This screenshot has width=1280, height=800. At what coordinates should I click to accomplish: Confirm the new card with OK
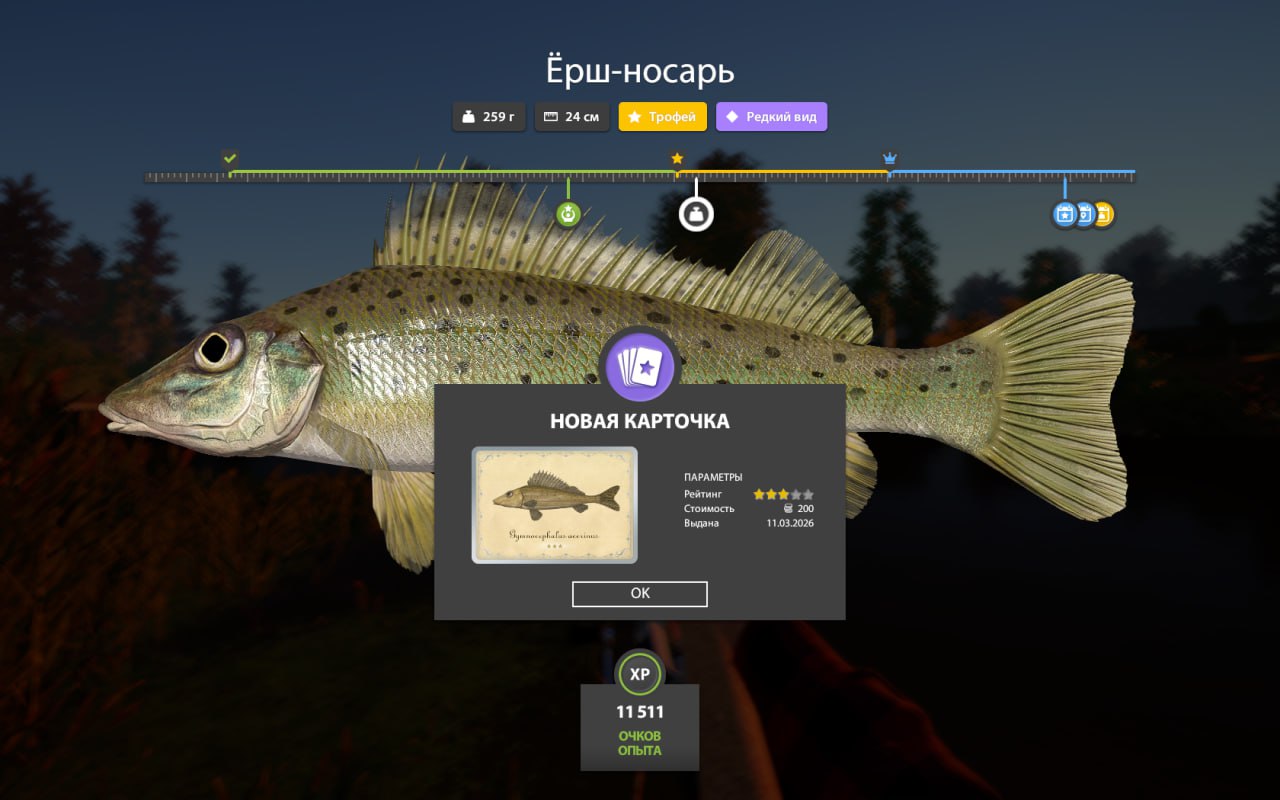pos(640,594)
